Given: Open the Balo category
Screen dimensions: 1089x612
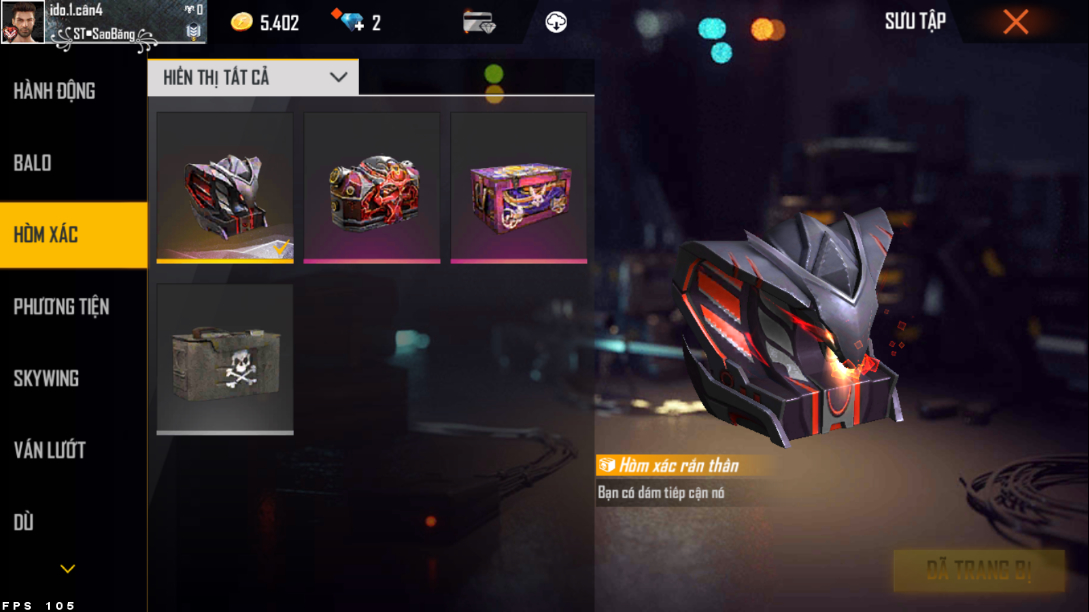Looking at the screenshot, I should coord(33,163).
